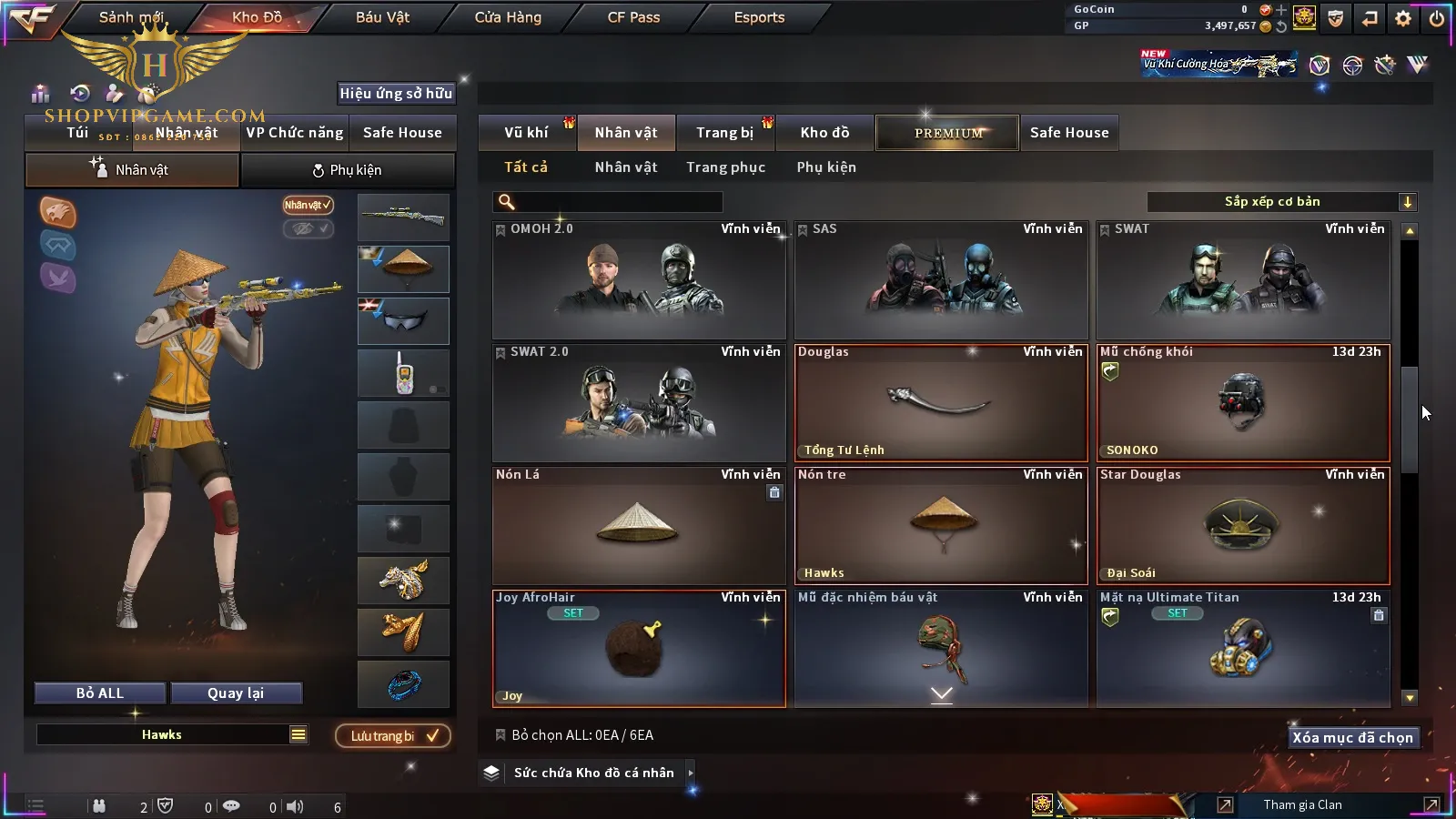Click the Bỏ ALL button
1456x819 pixels.
click(x=100, y=693)
